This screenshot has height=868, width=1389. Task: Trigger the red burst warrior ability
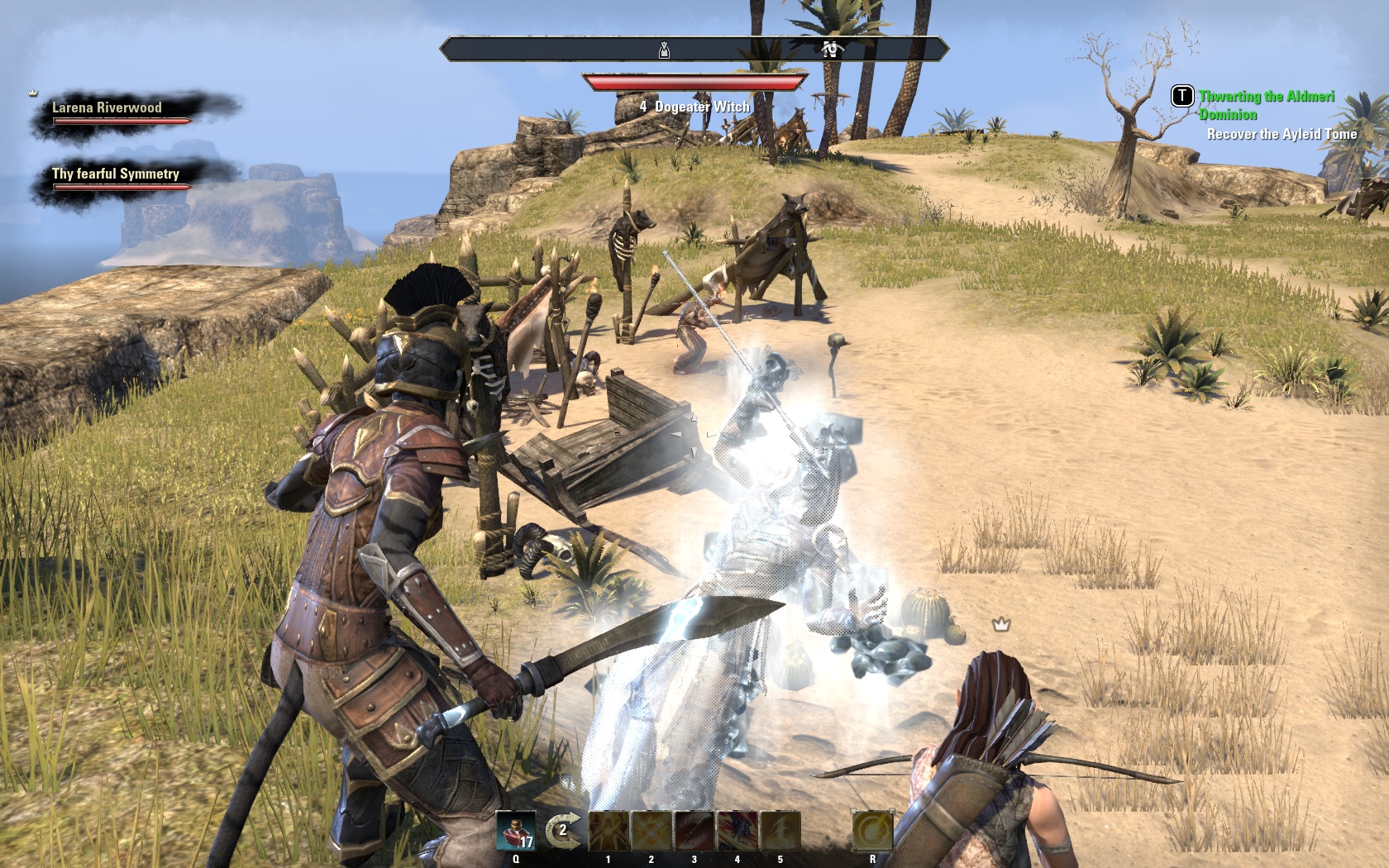point(737,830)
